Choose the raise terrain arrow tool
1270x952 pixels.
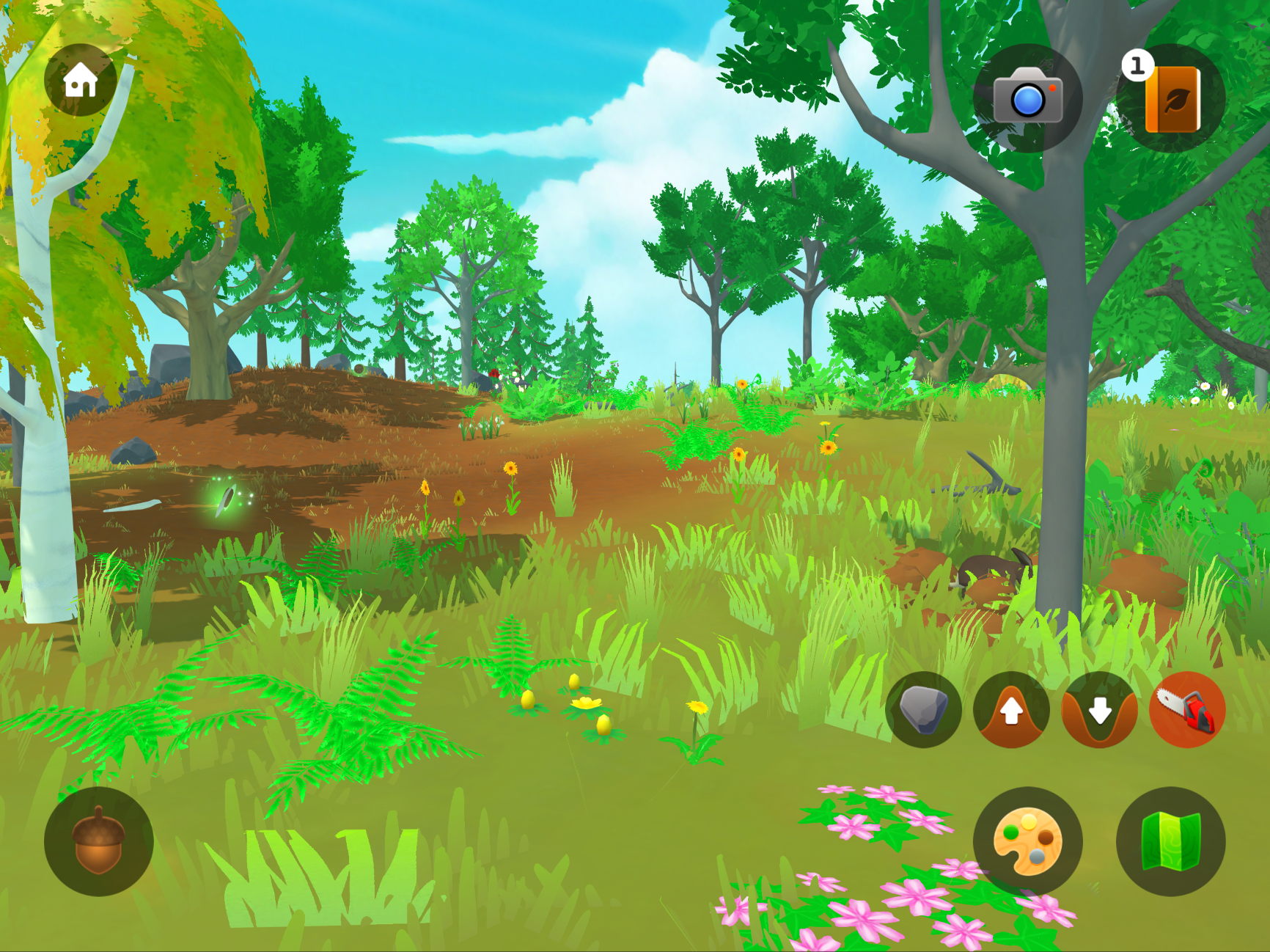(1011, 709)
